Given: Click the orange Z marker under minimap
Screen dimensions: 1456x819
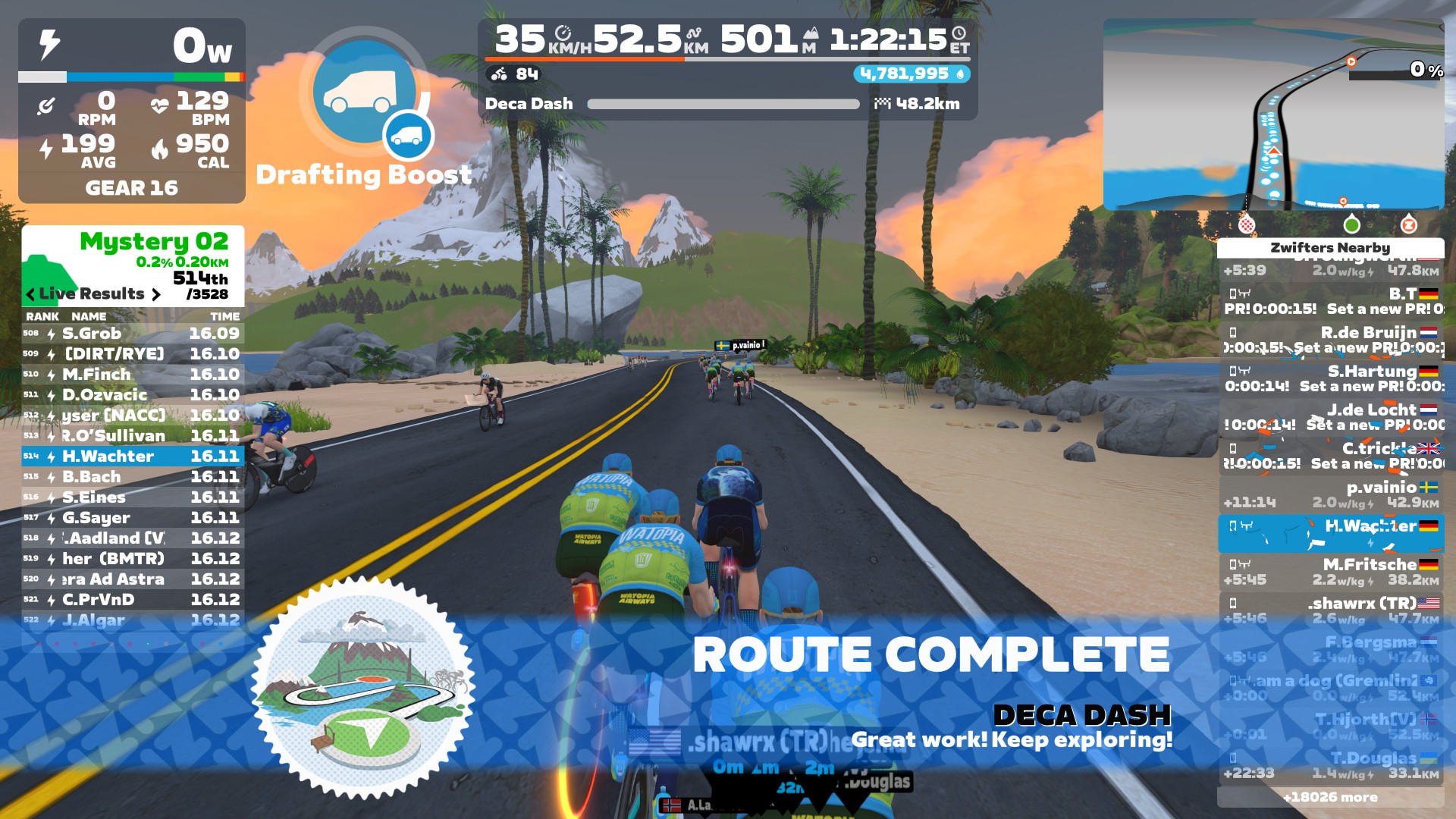Looking at the screenshot, I should [1408, 224].
